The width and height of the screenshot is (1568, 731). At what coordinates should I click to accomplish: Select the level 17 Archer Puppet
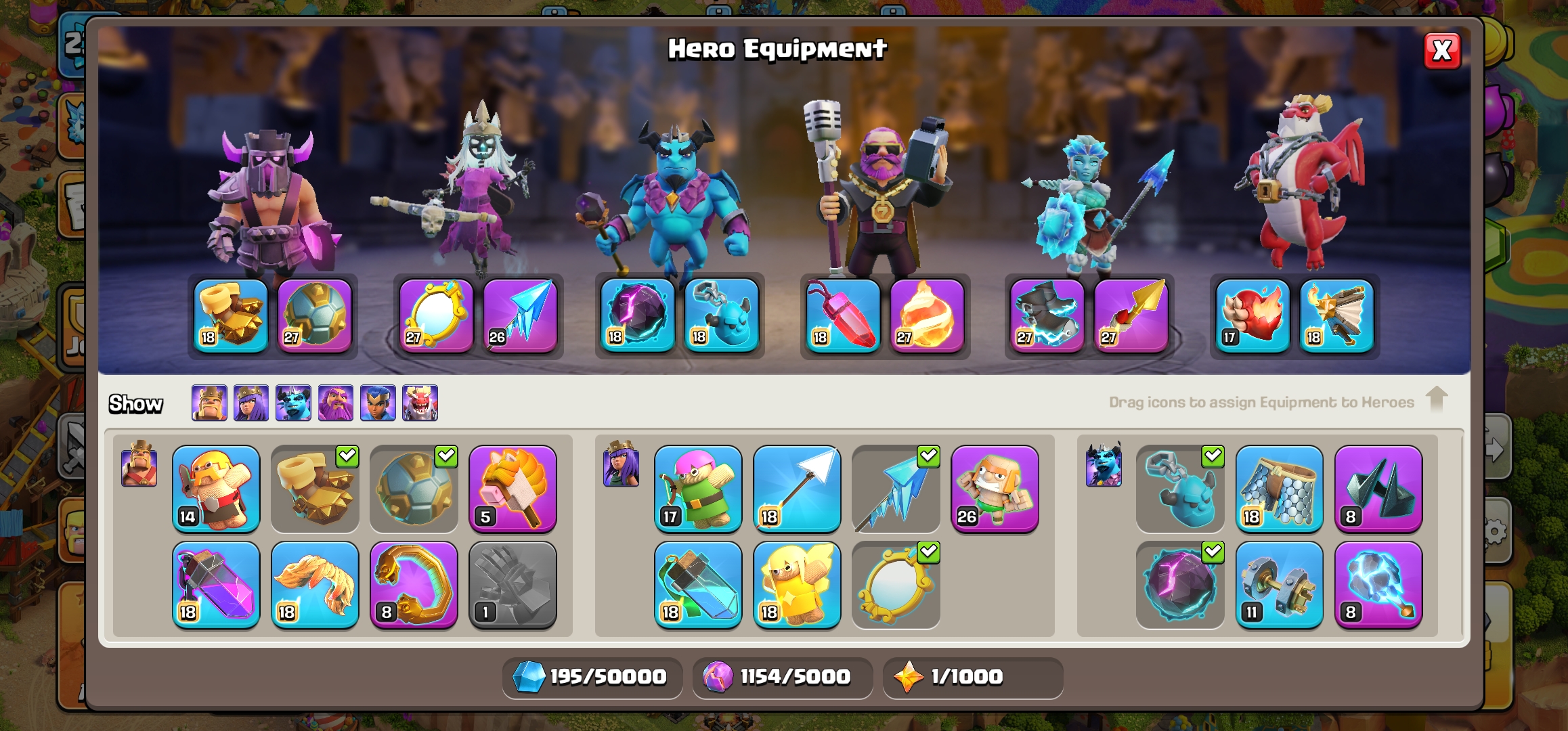[698, 489]
